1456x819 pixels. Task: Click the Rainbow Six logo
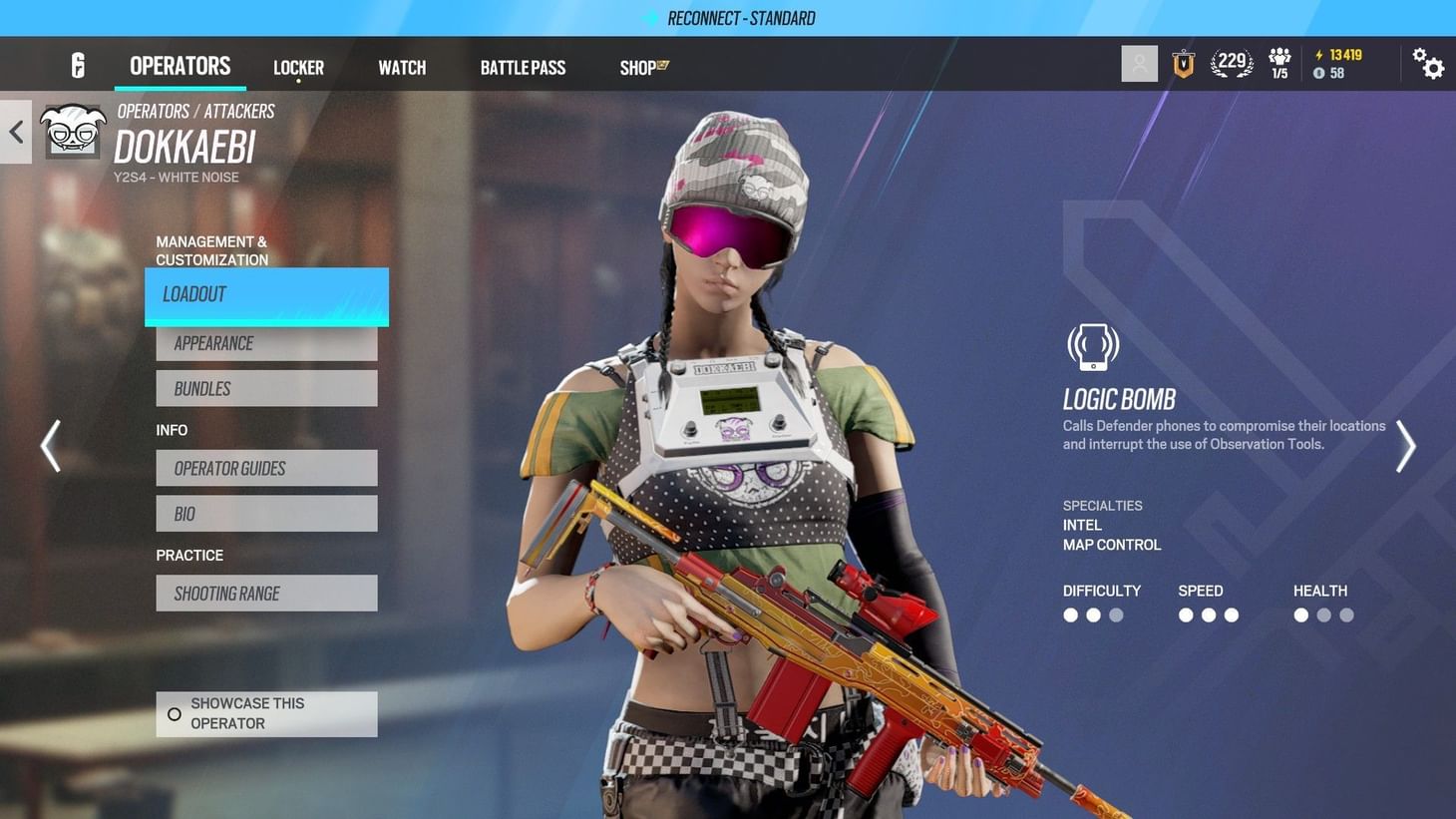pyautogui.click(x=78, y=64)
